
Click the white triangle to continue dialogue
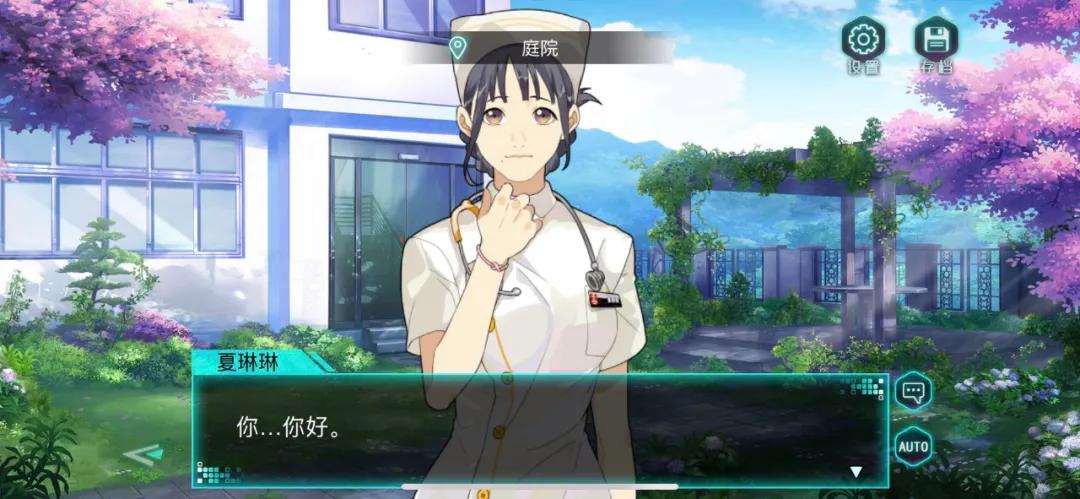[856, 472]
